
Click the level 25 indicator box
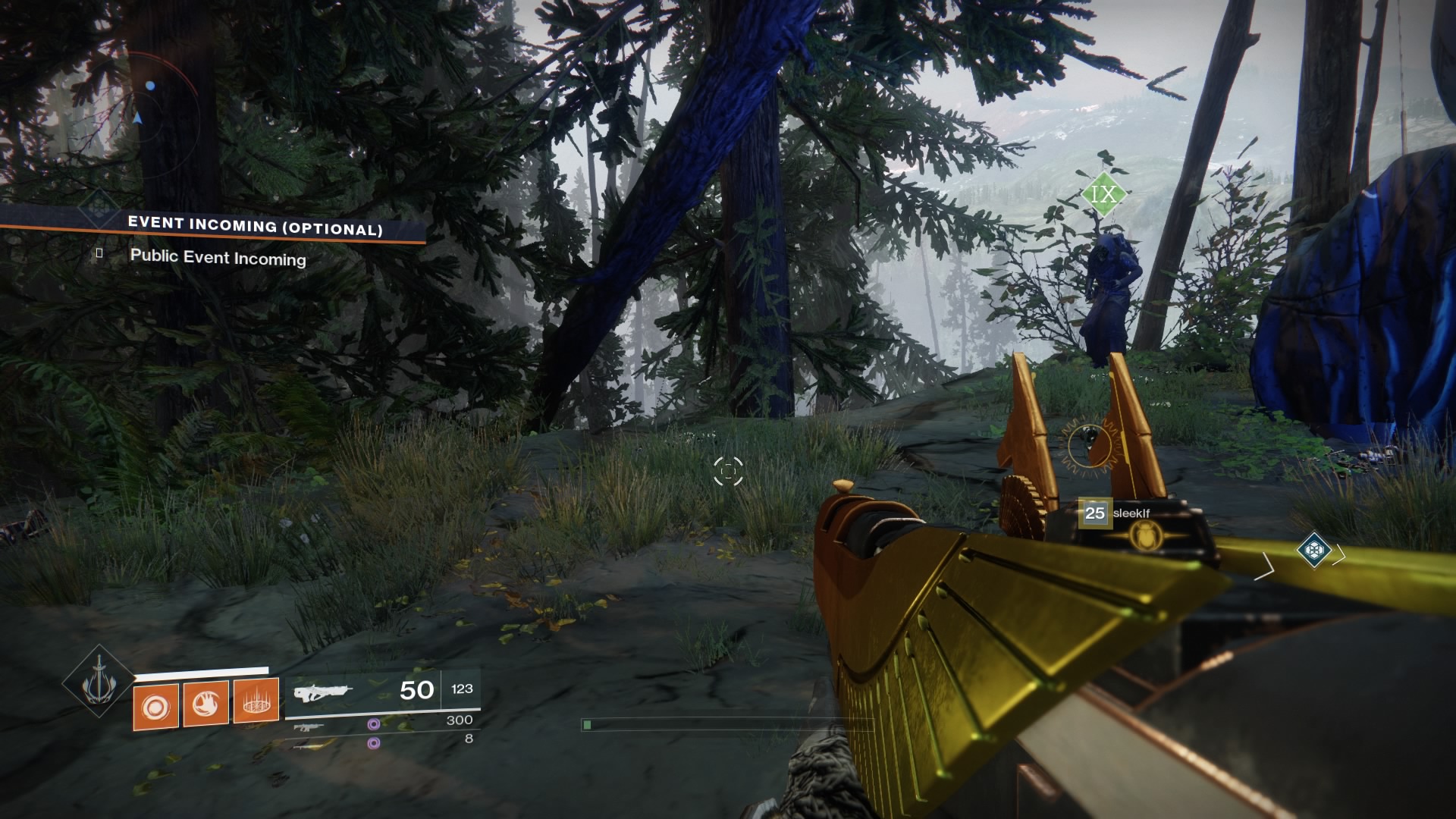tap(1094, 513)
